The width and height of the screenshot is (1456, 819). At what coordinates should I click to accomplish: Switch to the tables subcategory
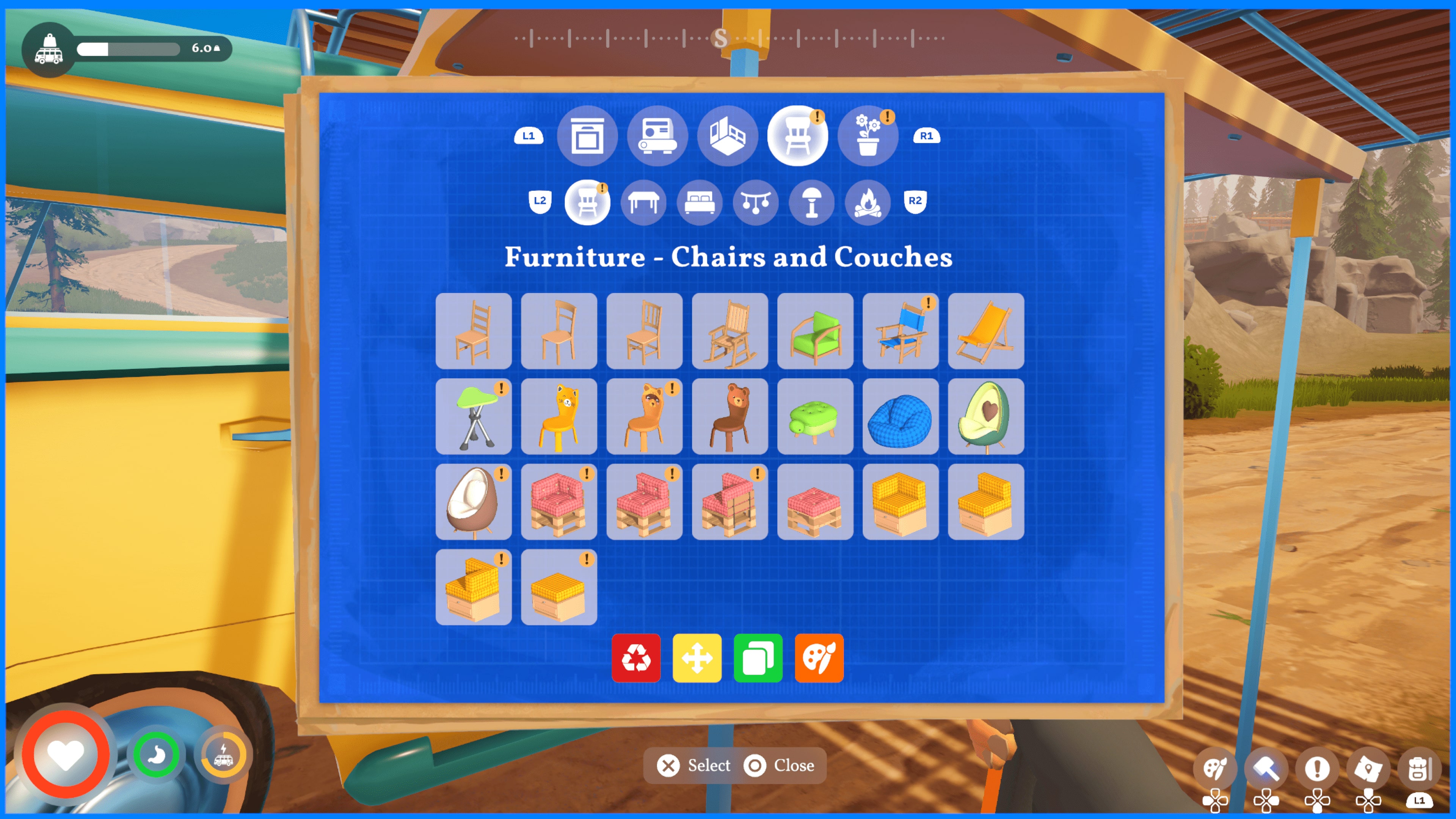tap(644, 203)
